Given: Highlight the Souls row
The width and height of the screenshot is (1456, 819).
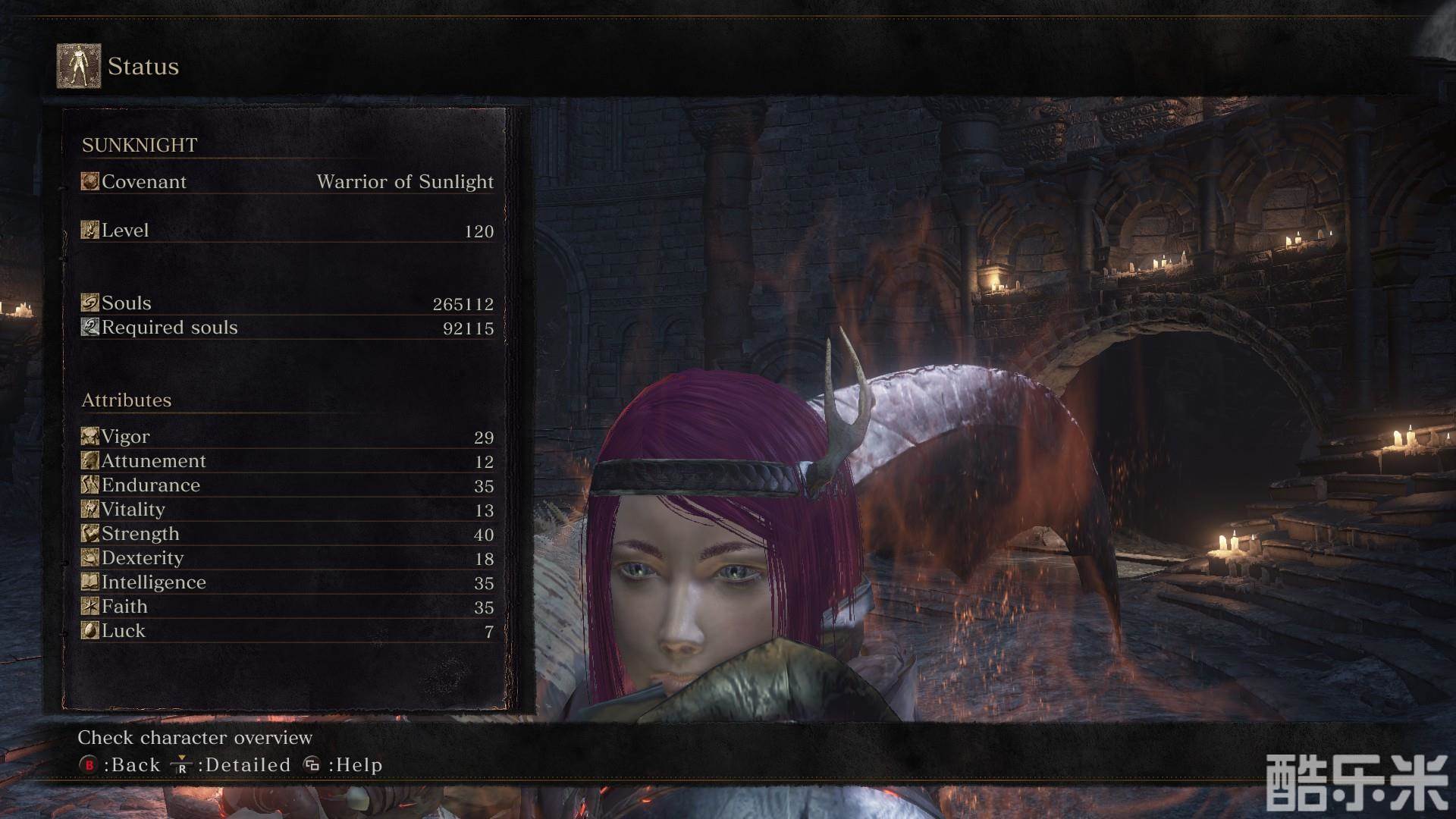Looking at the screenshot, I should click(x=287, y=303).
